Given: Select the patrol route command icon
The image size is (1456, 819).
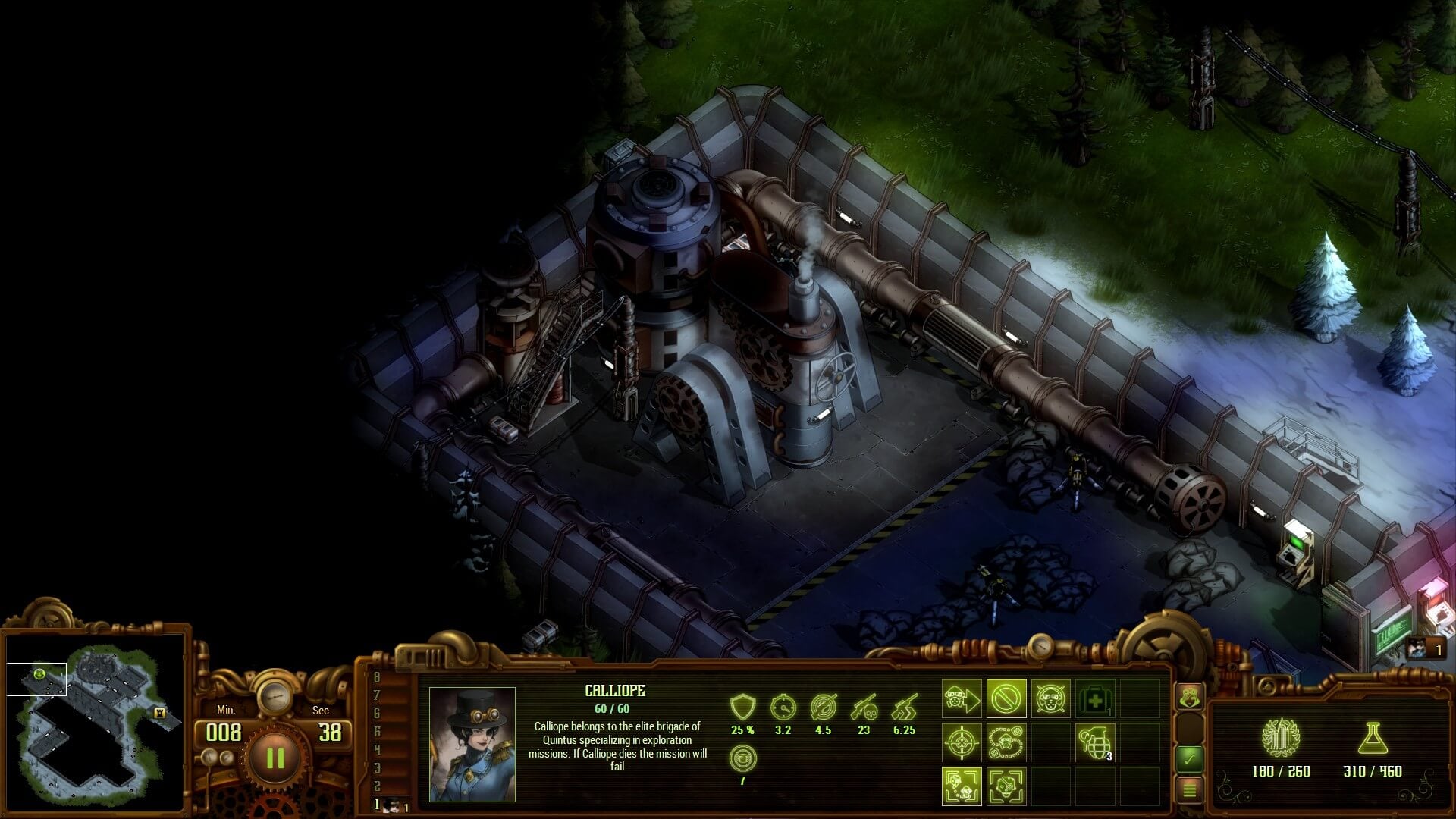Looking at the screenshot, I should coord(1006,742).
